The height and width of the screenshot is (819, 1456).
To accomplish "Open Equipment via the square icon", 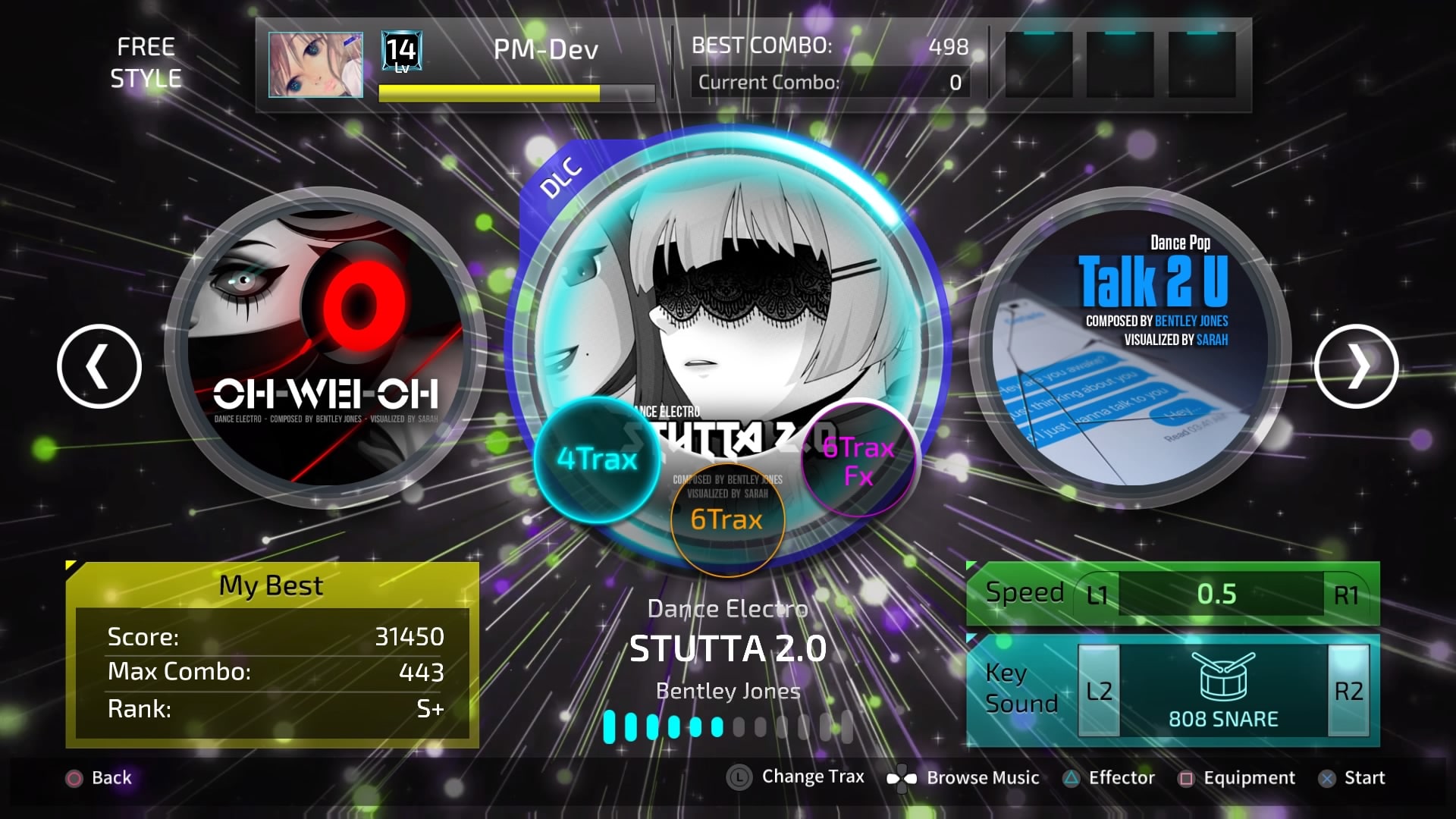I will [1186, 778].
